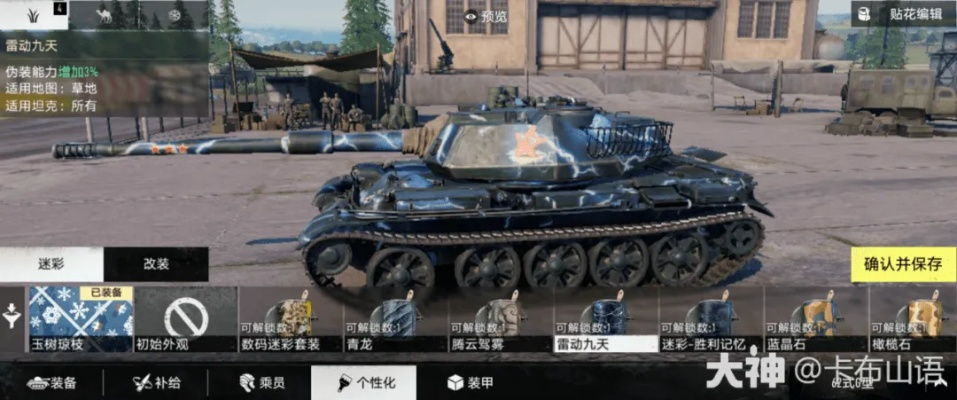
Task: Switch to the 迷彩 camouflage tab
Action: tap(51, 264)
